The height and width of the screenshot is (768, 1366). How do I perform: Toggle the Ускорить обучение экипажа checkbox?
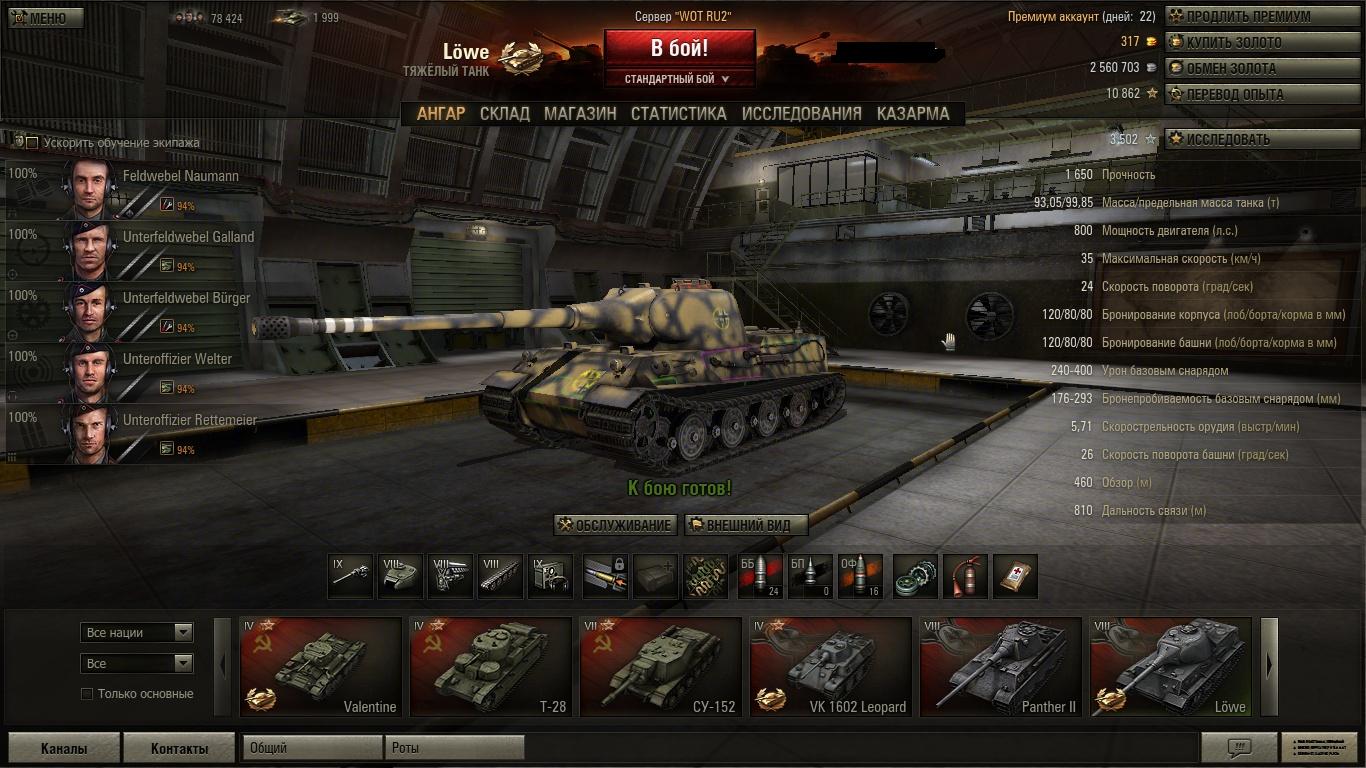(32, 143)
